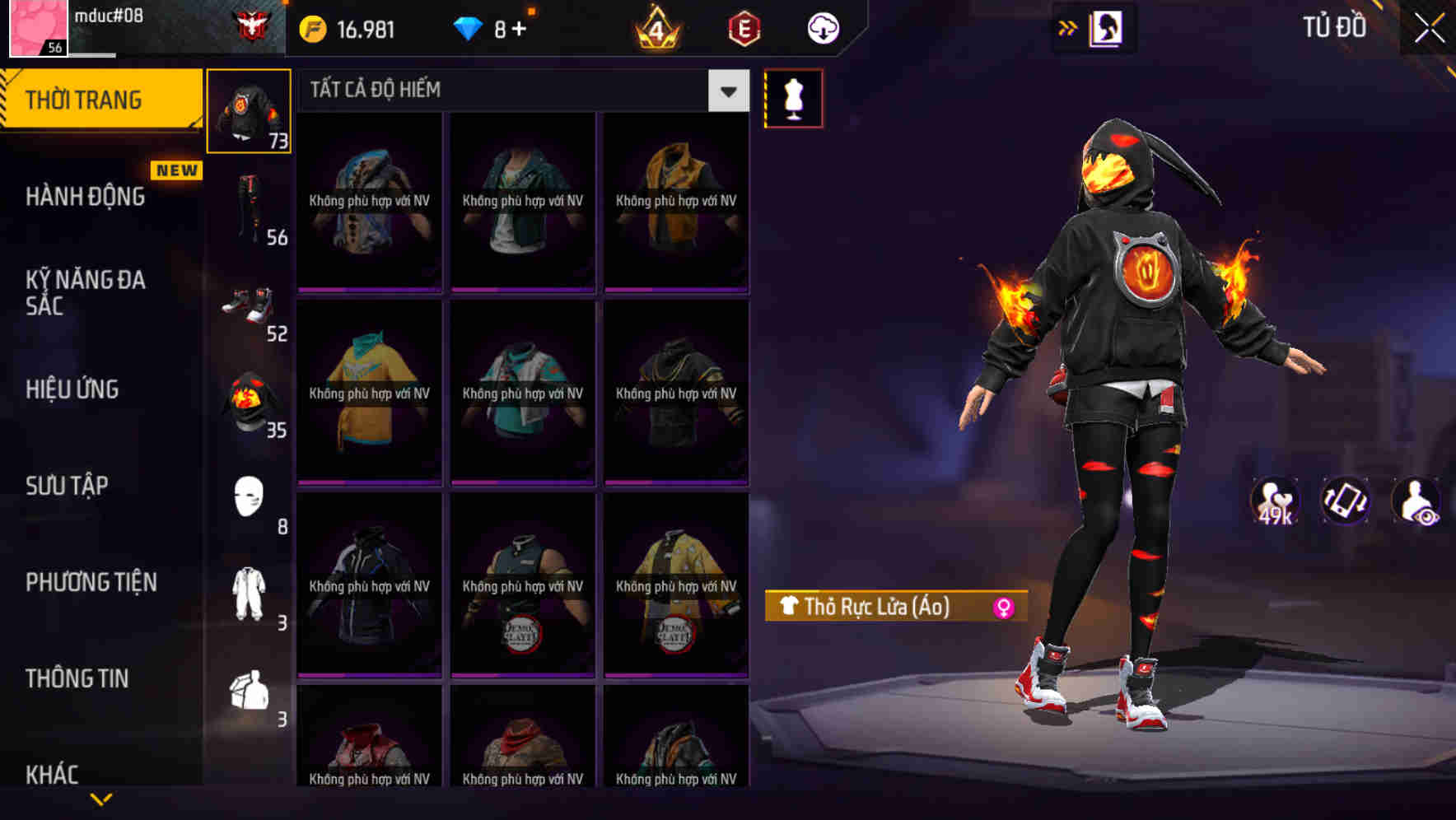Select the shirts category icon showing 73 items
The height and width of the screenshot is (820, 1456).
tap(248, 111)
